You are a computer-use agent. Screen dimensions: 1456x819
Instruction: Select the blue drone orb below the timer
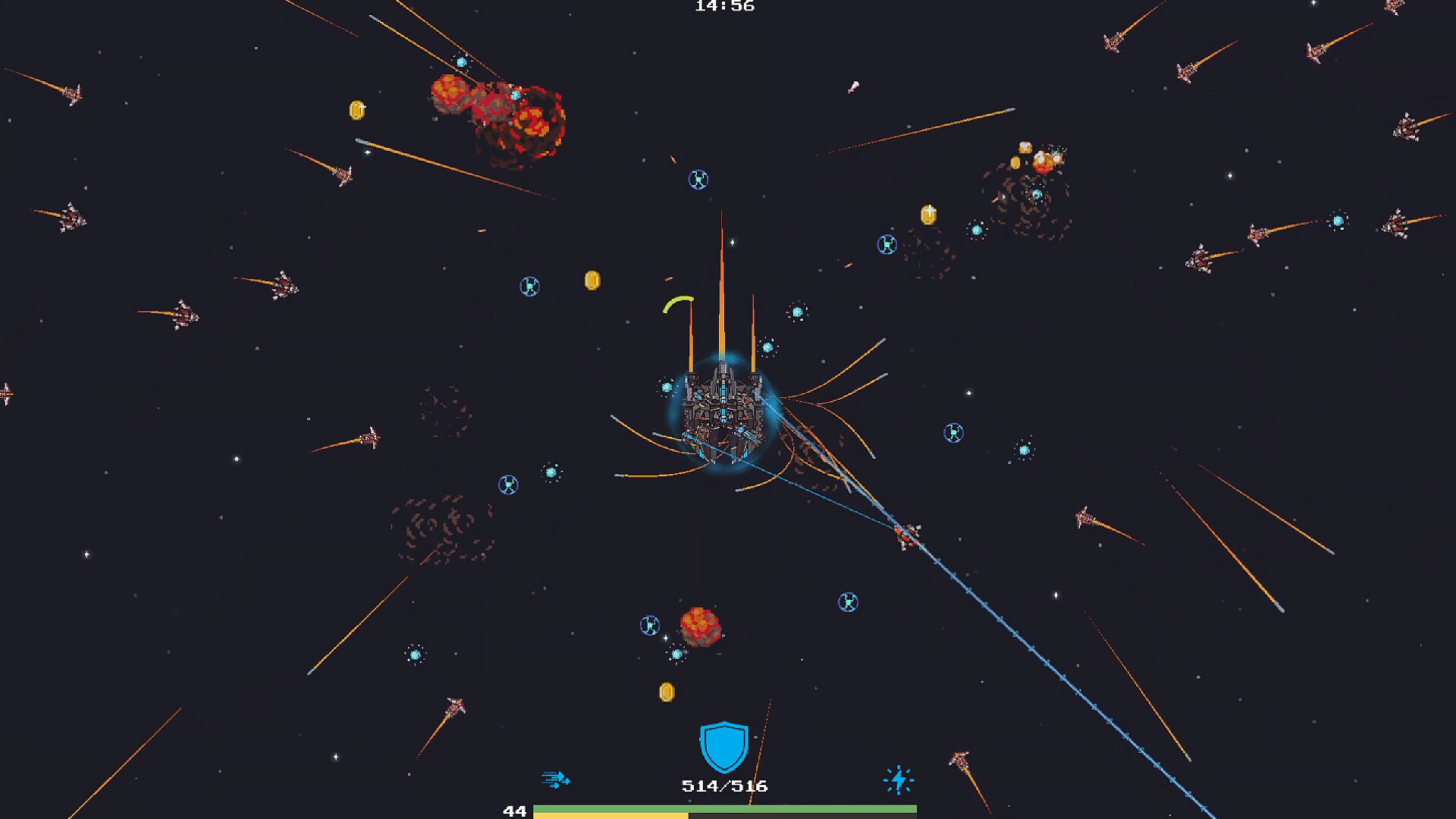698,180
